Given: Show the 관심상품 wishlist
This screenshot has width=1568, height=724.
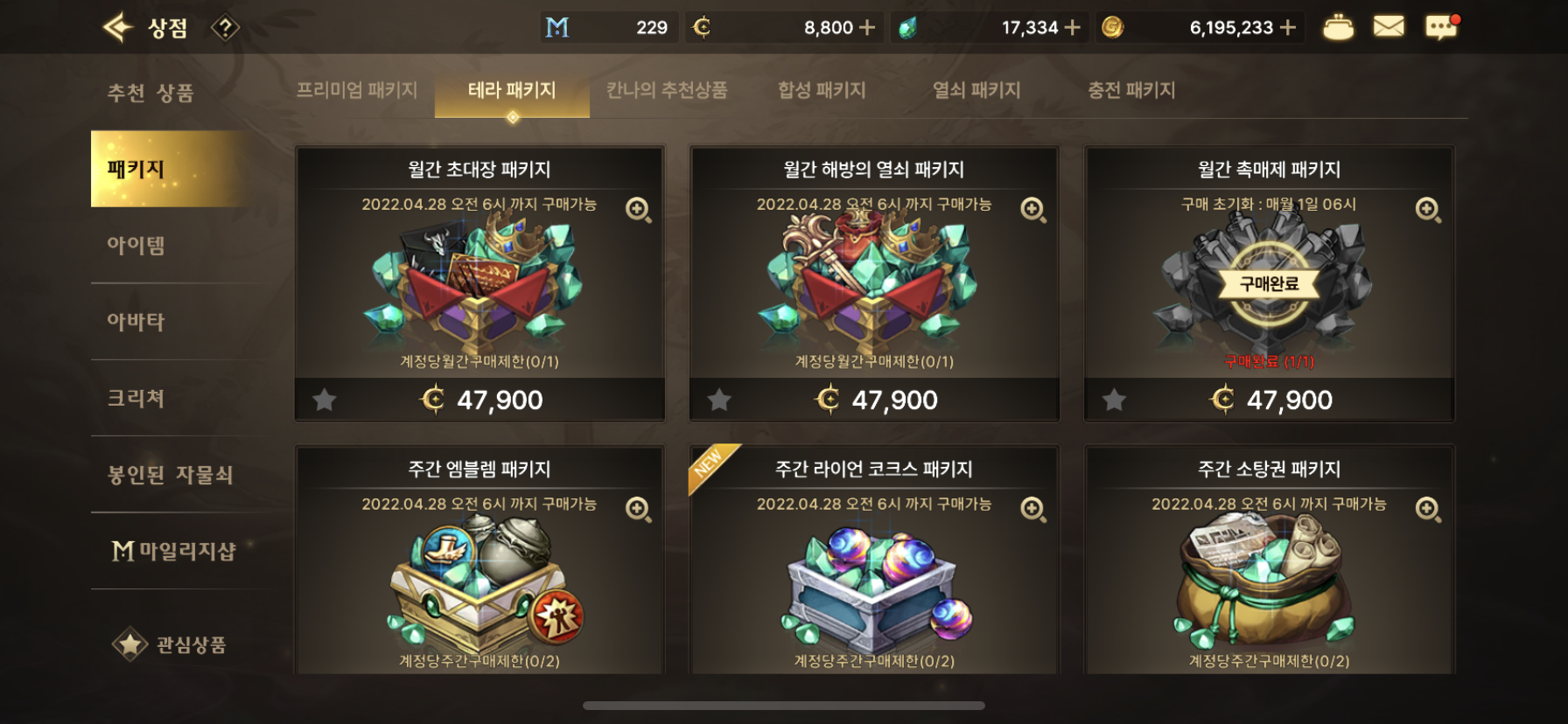Looking at the screenshot, I should [170, 645].
